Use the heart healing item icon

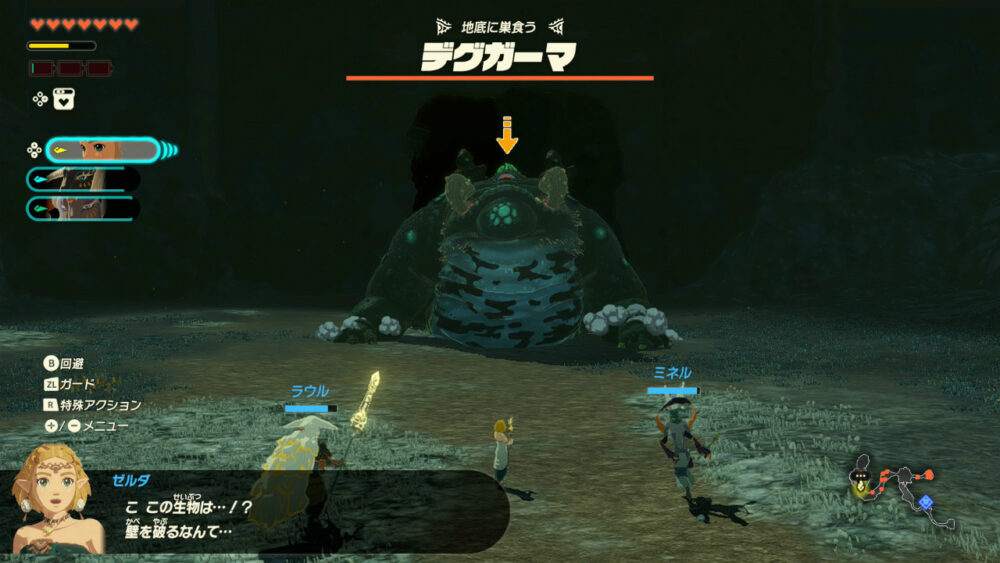coord(64,99)
